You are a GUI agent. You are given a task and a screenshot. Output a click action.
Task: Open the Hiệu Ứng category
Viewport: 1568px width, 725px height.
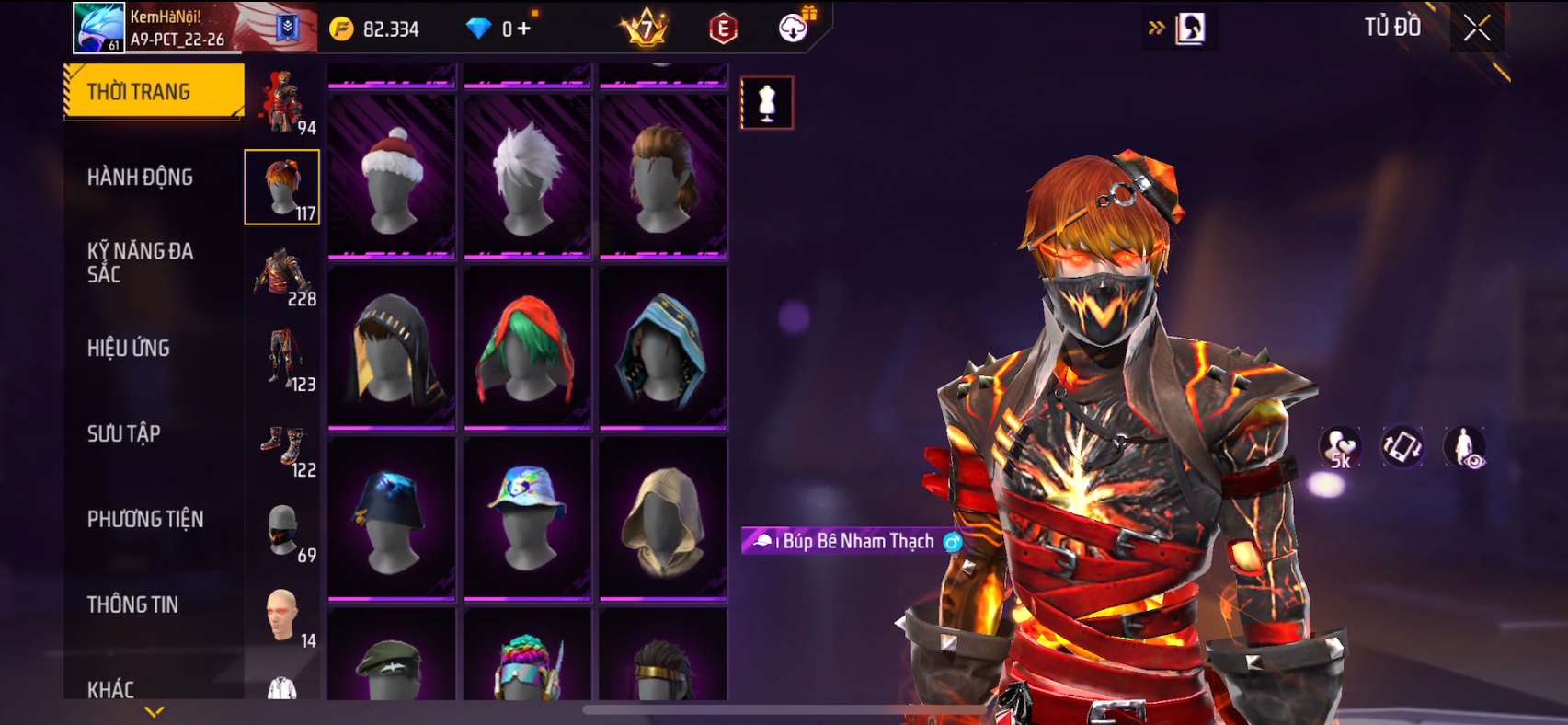(129, 348)
